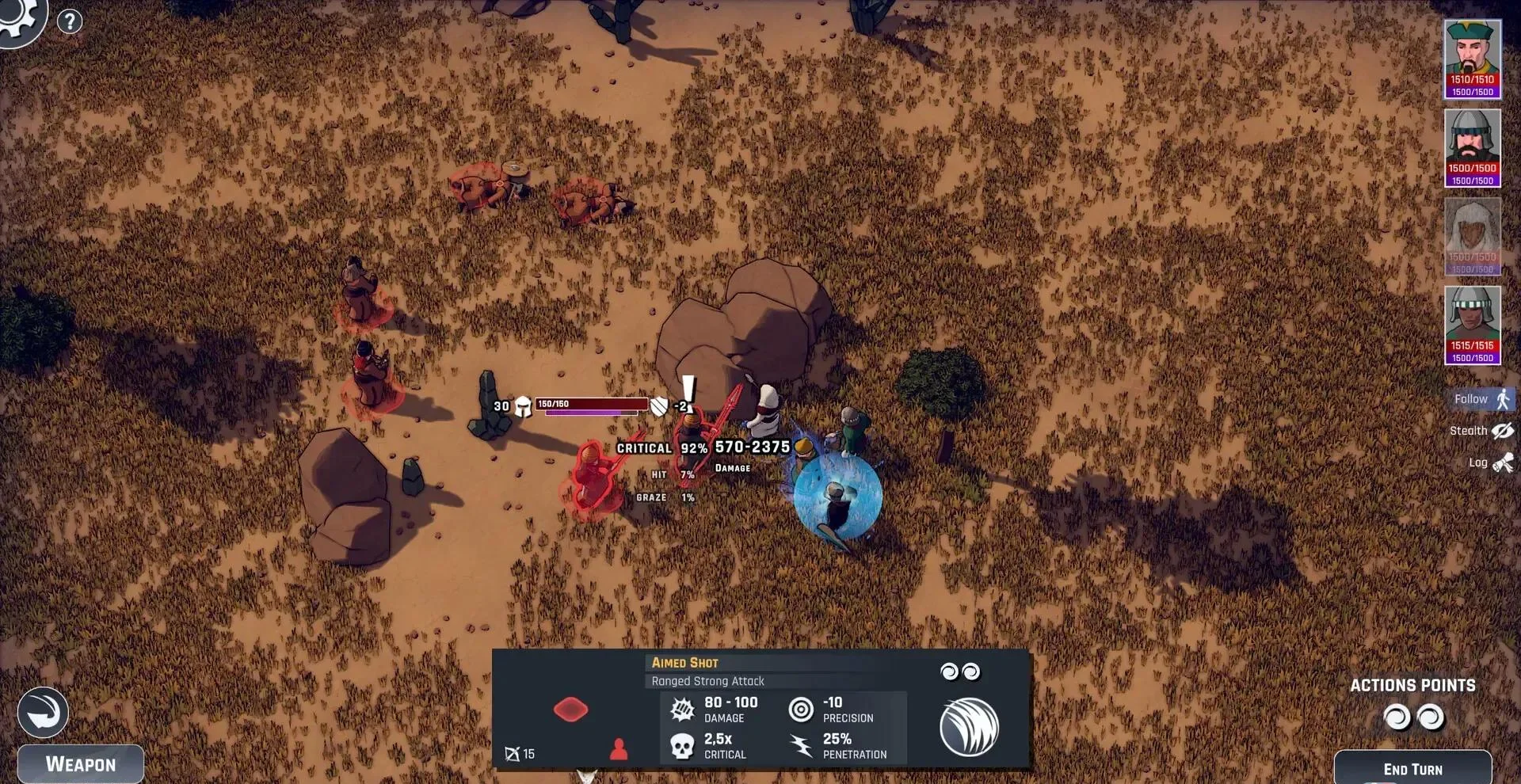
Task: Open the question mark help
Action: click(70, 21)
